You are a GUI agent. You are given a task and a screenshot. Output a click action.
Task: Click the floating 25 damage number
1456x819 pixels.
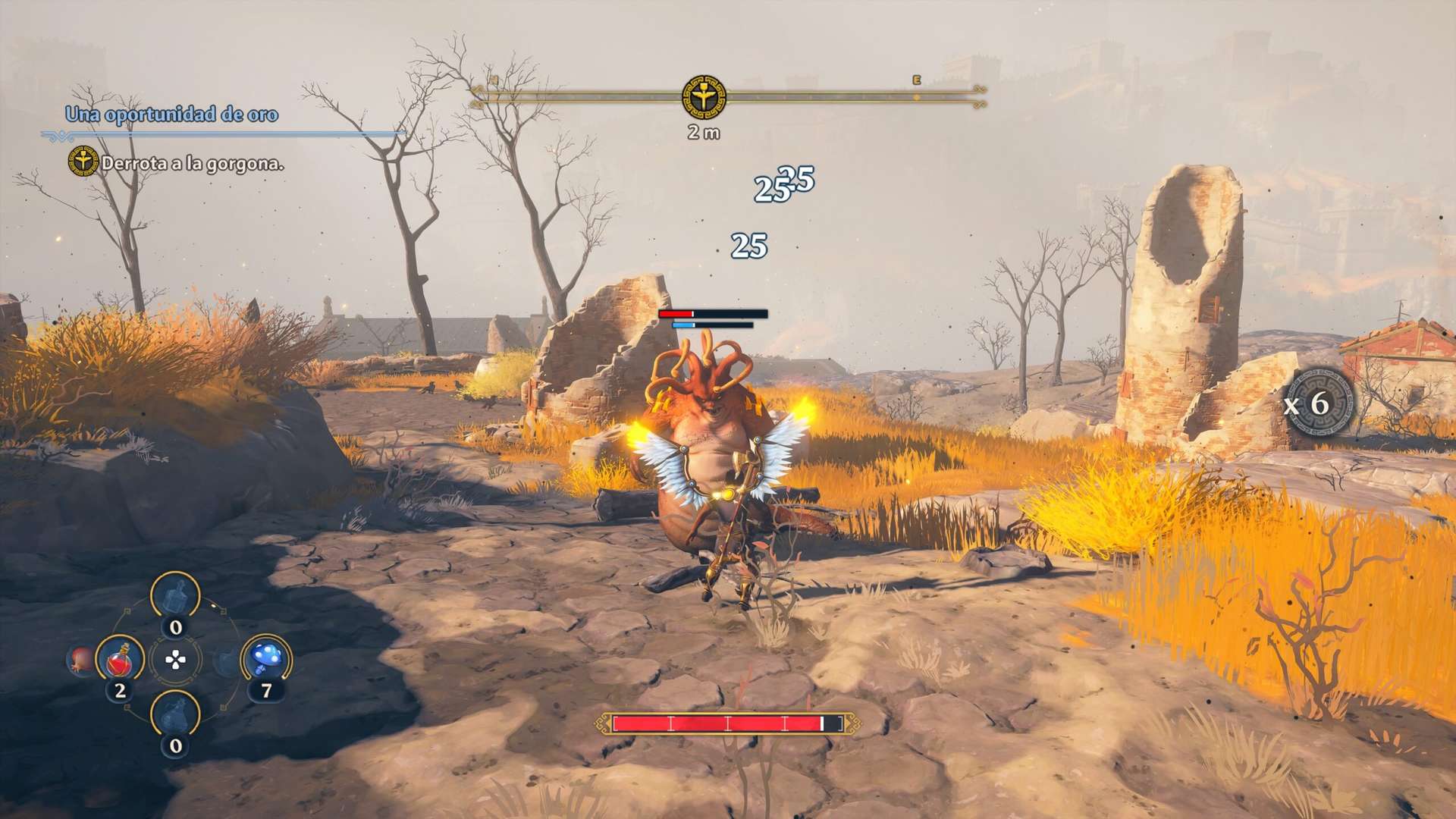748,245
